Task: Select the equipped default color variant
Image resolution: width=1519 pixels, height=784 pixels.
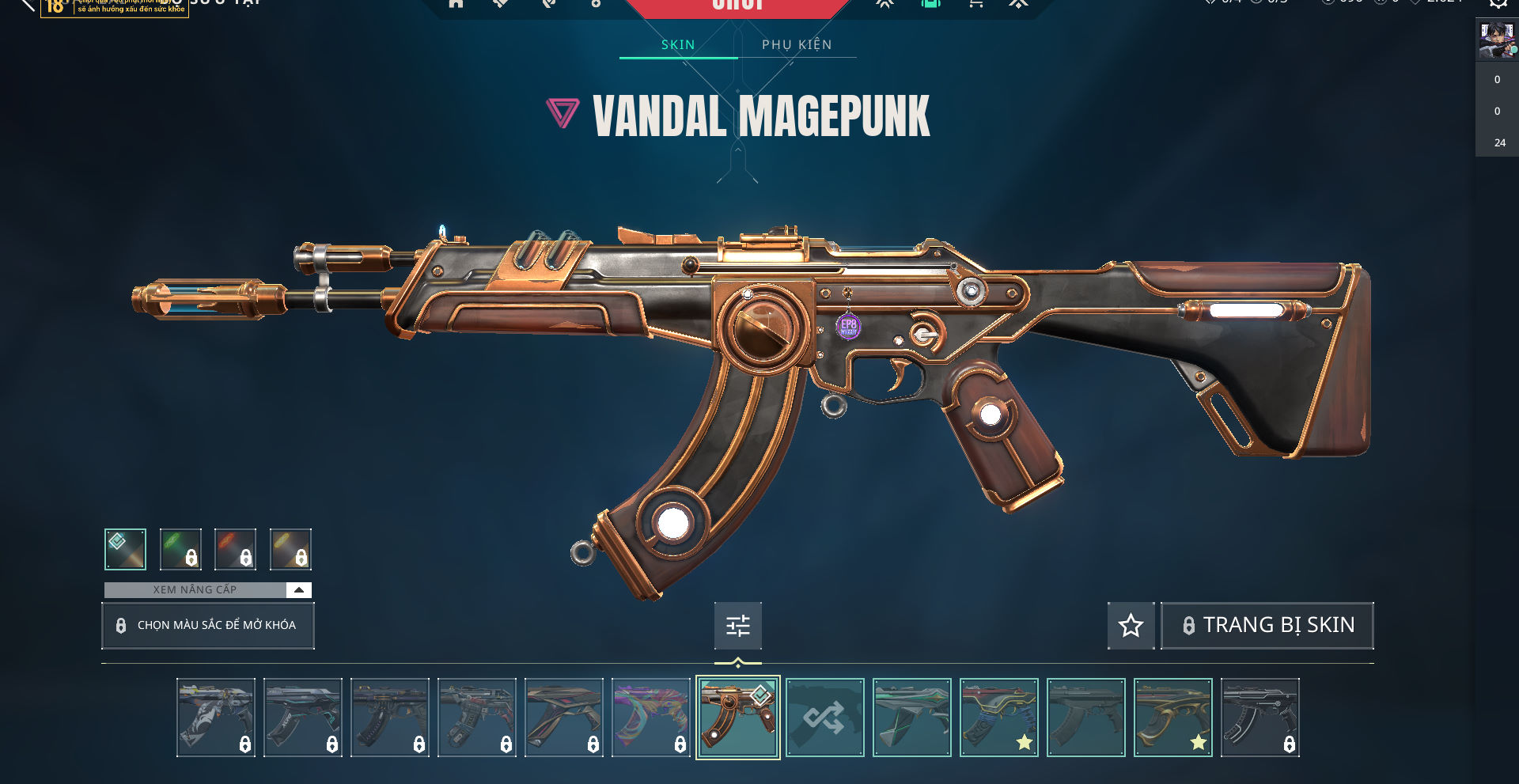Action: (125, 549)
